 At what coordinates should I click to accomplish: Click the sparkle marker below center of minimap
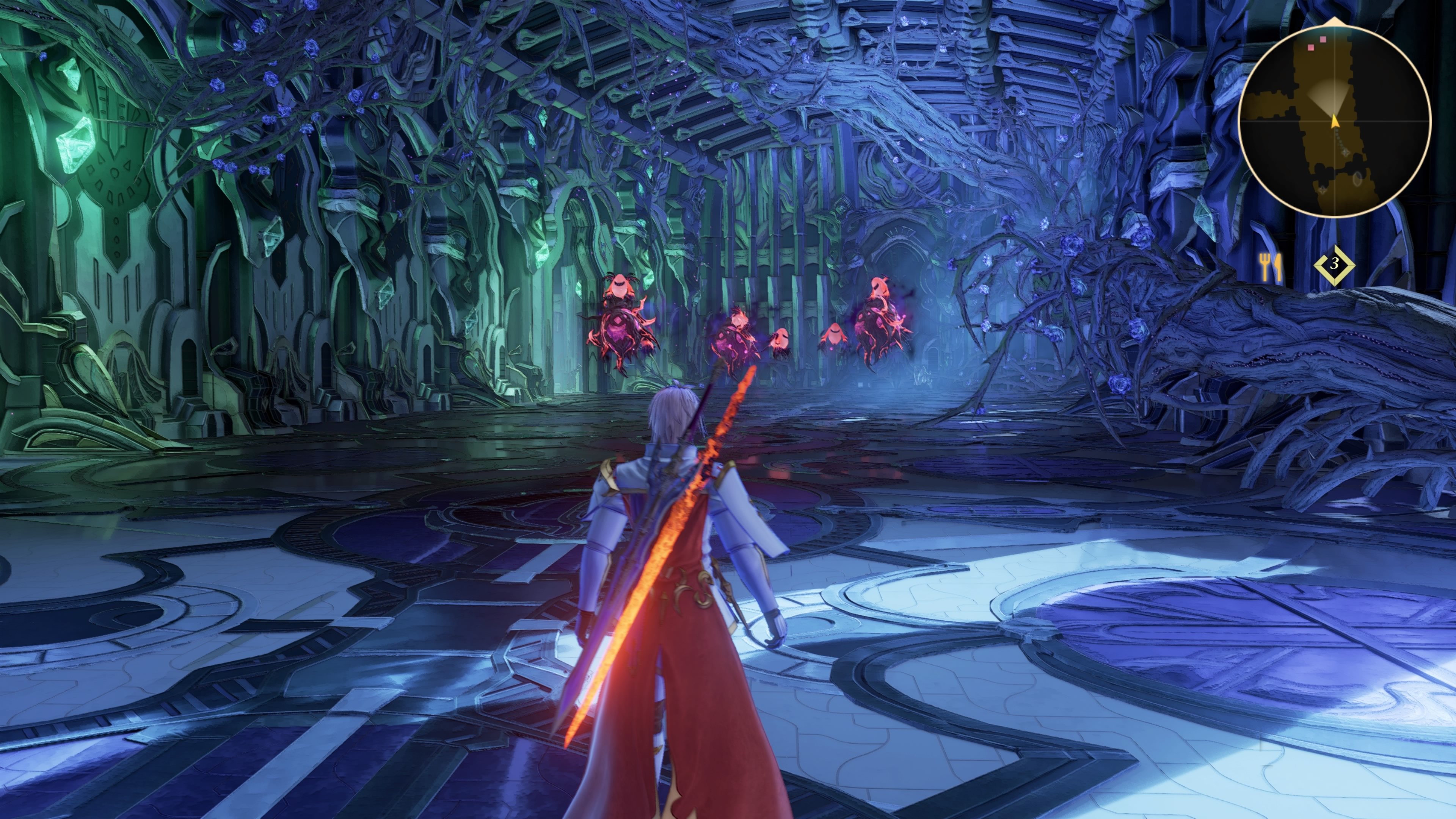(x=1345, y=152)
